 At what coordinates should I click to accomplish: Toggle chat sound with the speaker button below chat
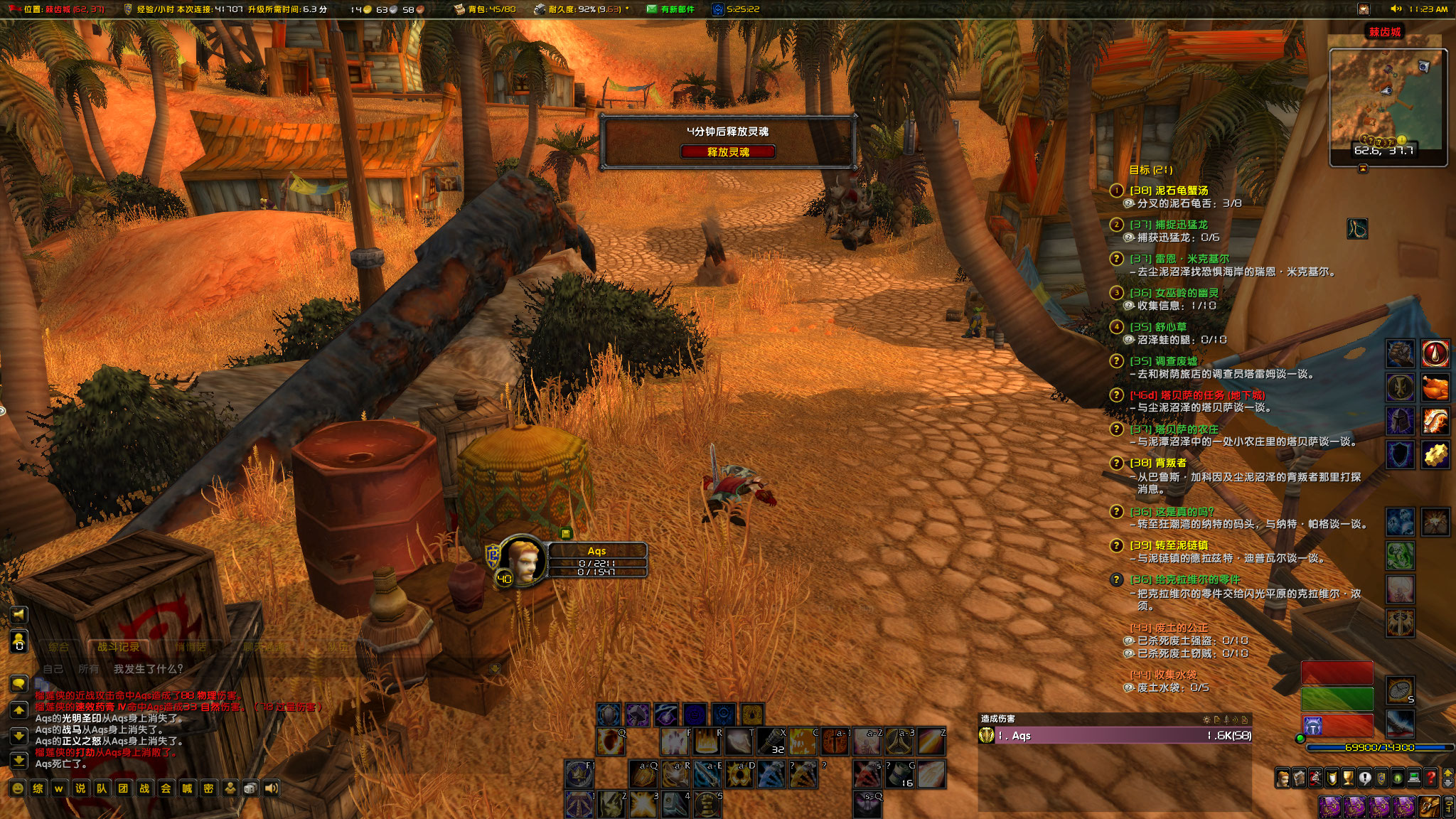click(x=271, y=788)
